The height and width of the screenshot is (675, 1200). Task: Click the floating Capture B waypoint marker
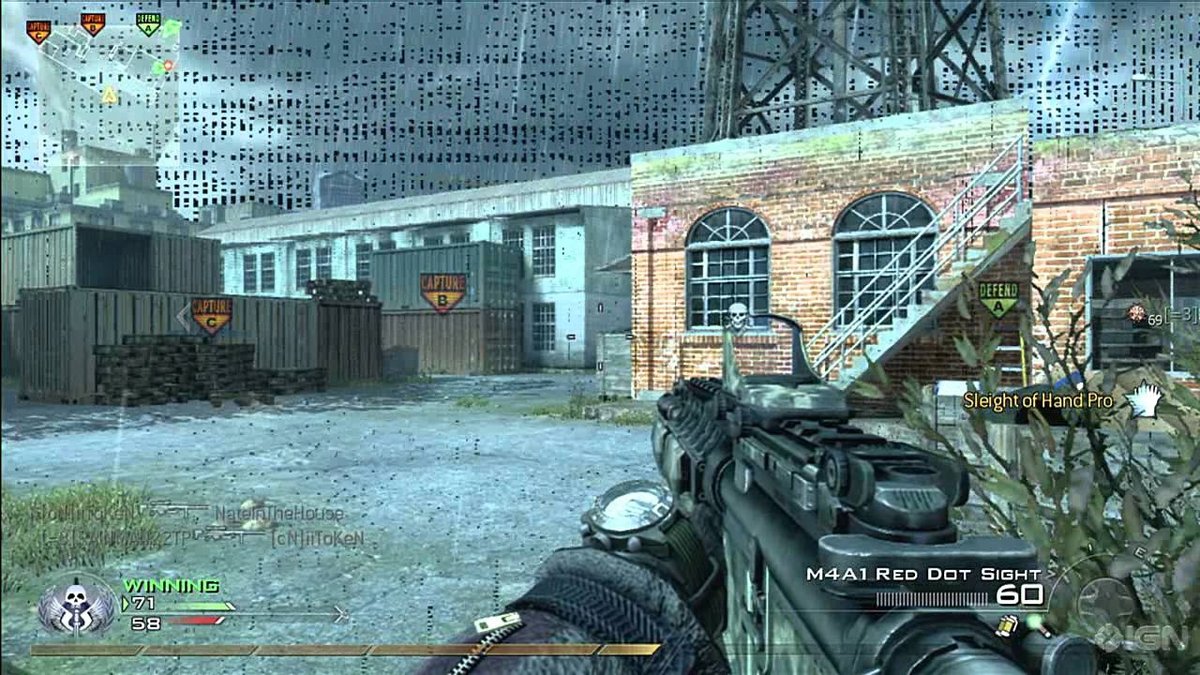[441, 292]
